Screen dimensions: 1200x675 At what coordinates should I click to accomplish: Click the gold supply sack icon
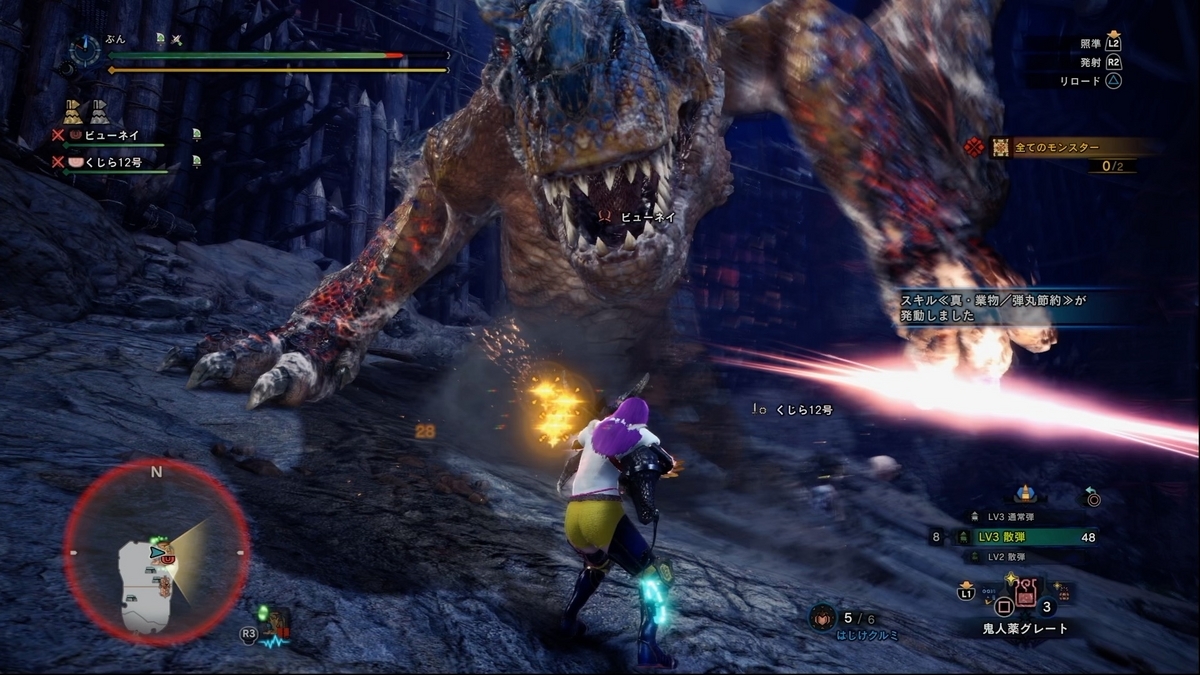point(73,111)
